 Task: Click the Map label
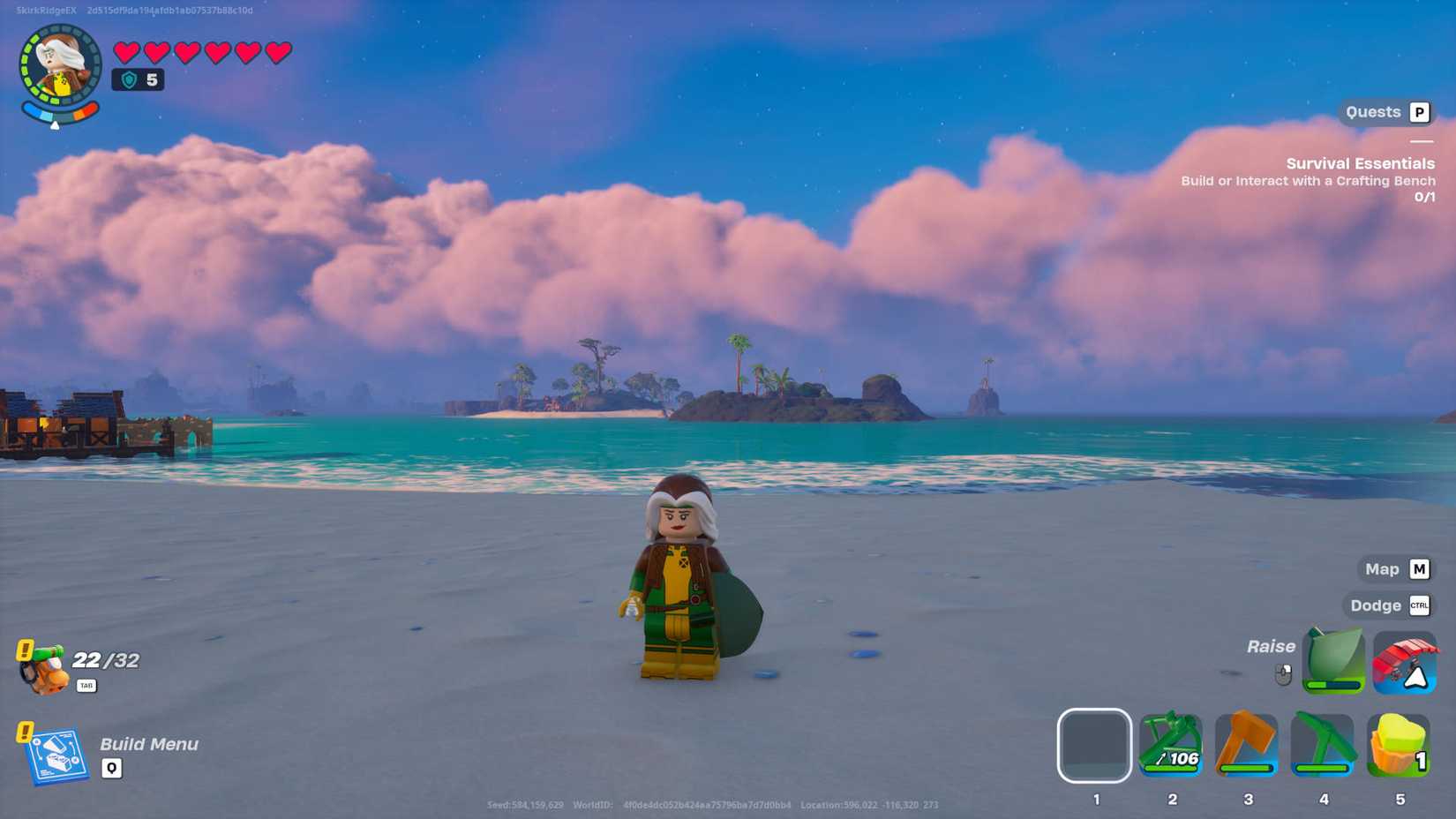pos(1382,569)
